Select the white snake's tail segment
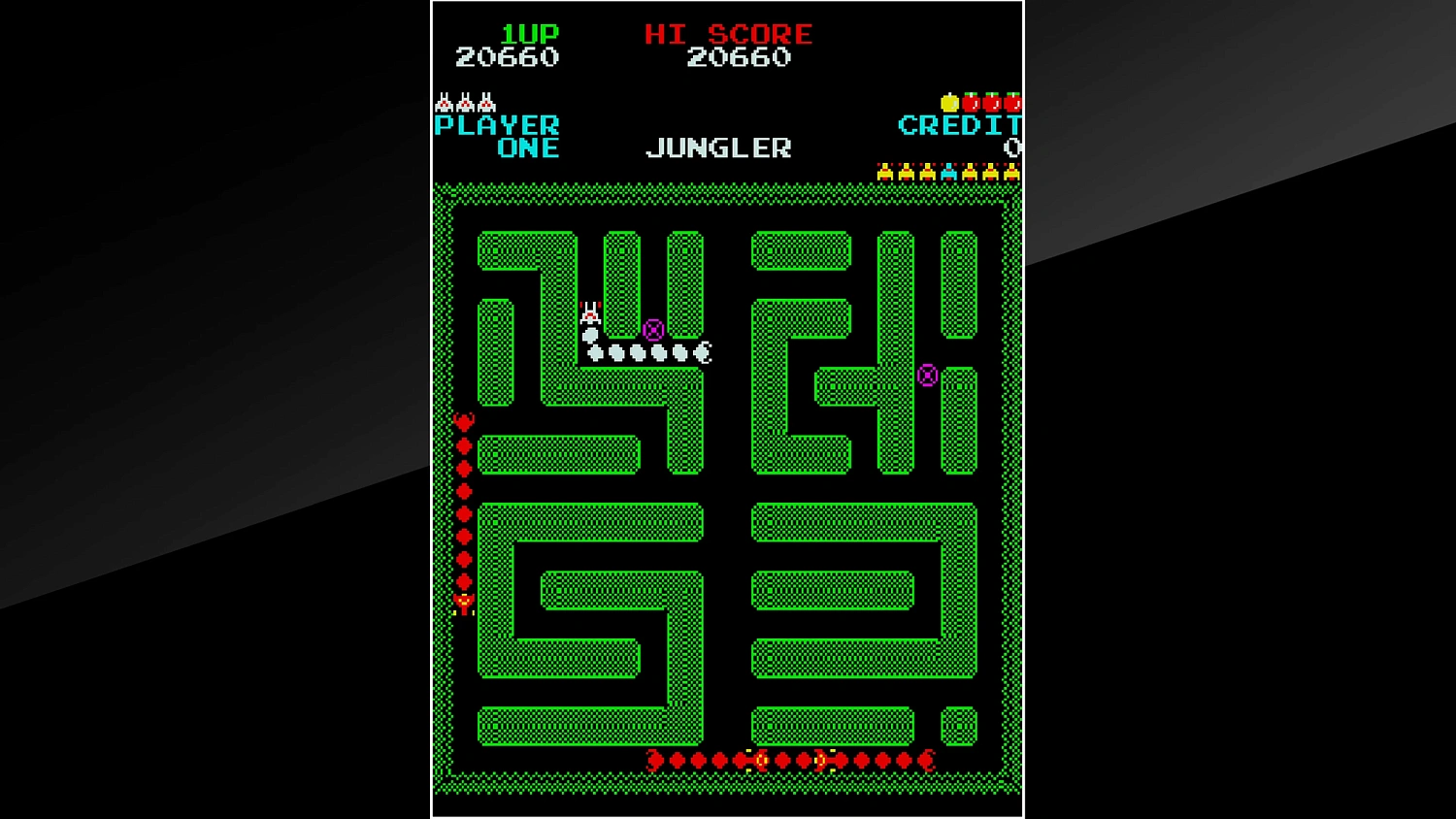Image resolution: width=1456 pixels, height=819 pixels. pyautogui.click(x=702, y=353)
